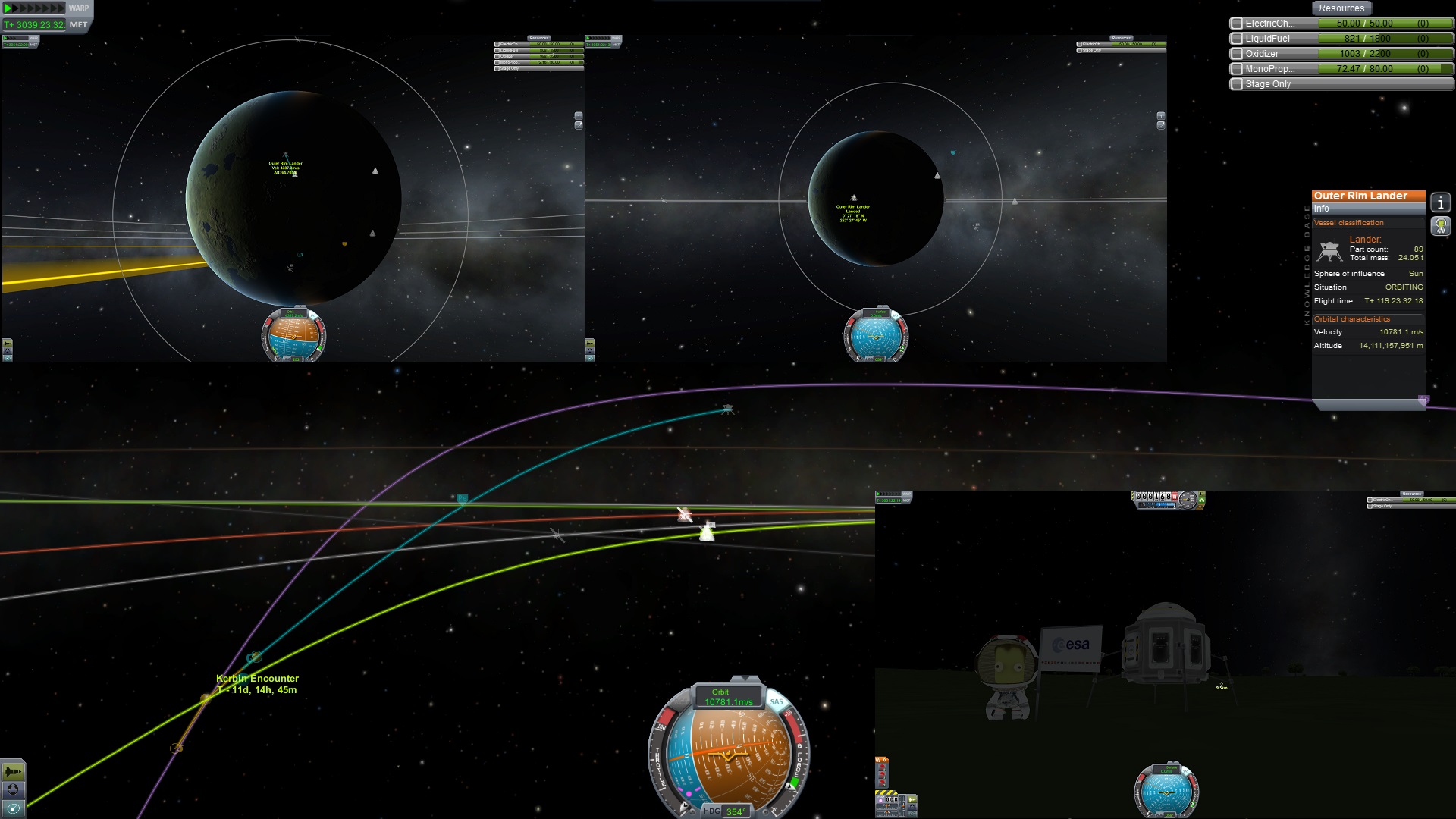
Task: Tick the LiquidFuel resource checkbox
Action: (1237, 39)
